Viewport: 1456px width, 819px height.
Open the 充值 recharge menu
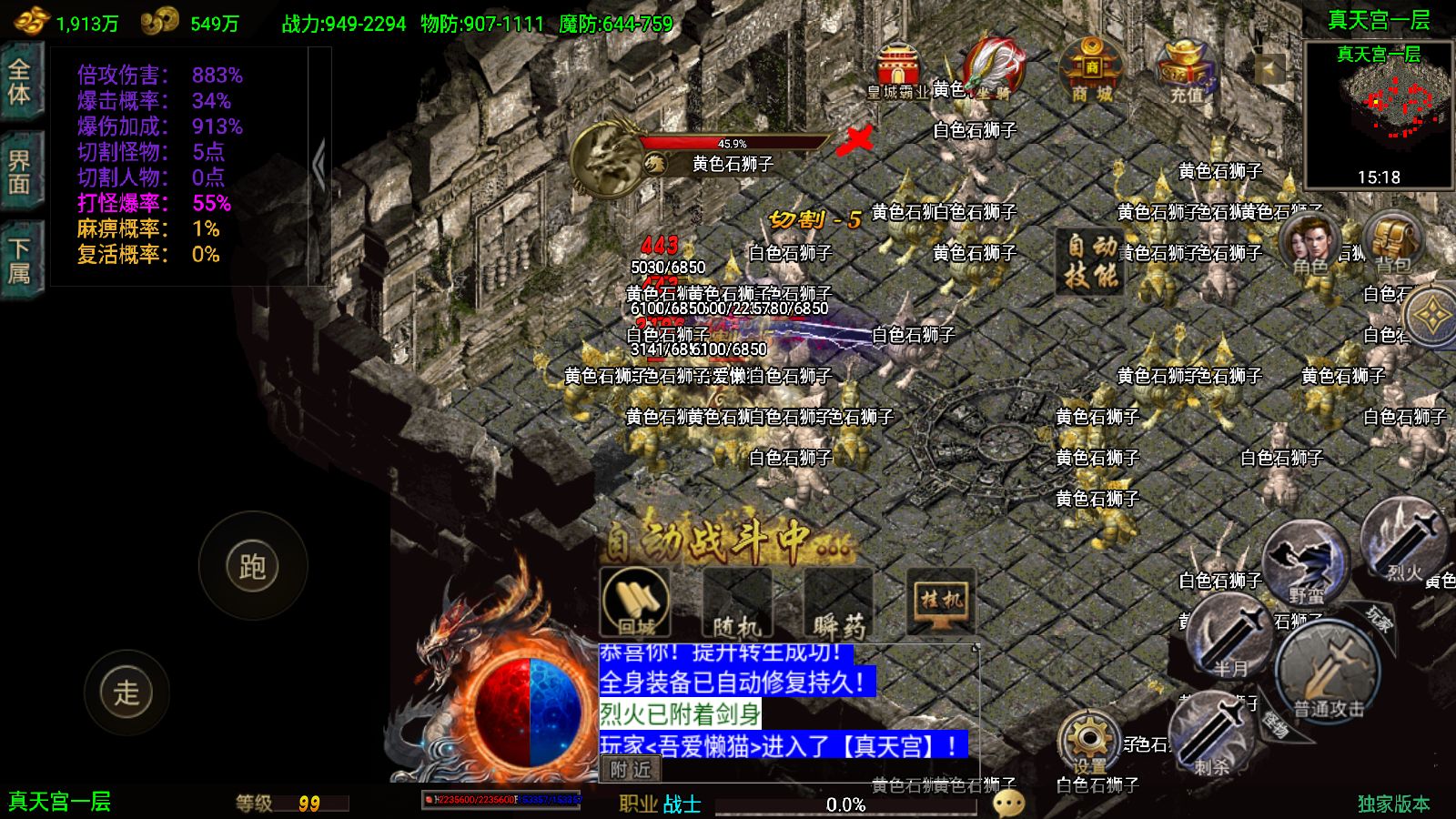click(1185, 70)
